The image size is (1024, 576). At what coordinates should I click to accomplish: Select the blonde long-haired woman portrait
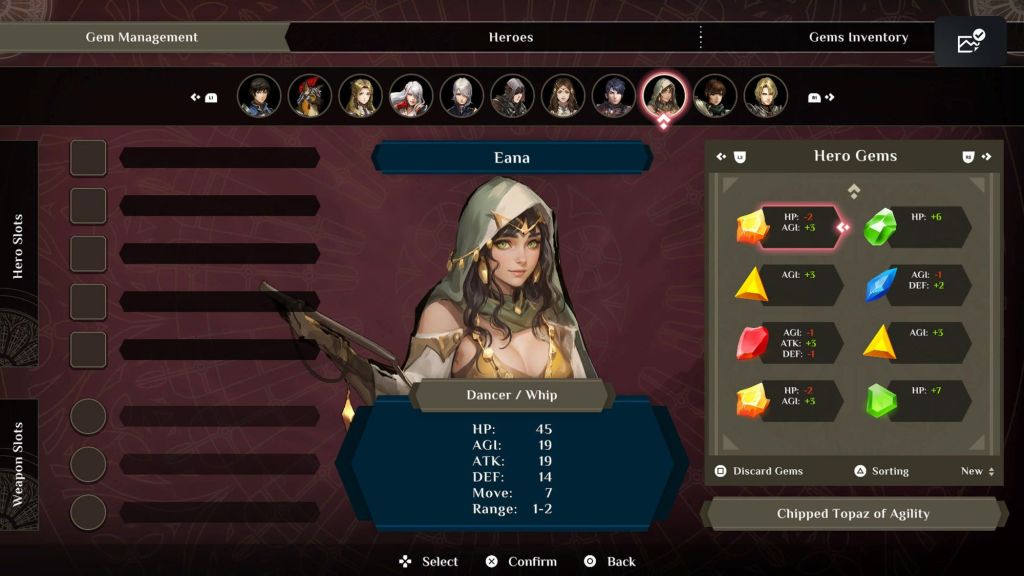tap(360, 96)
